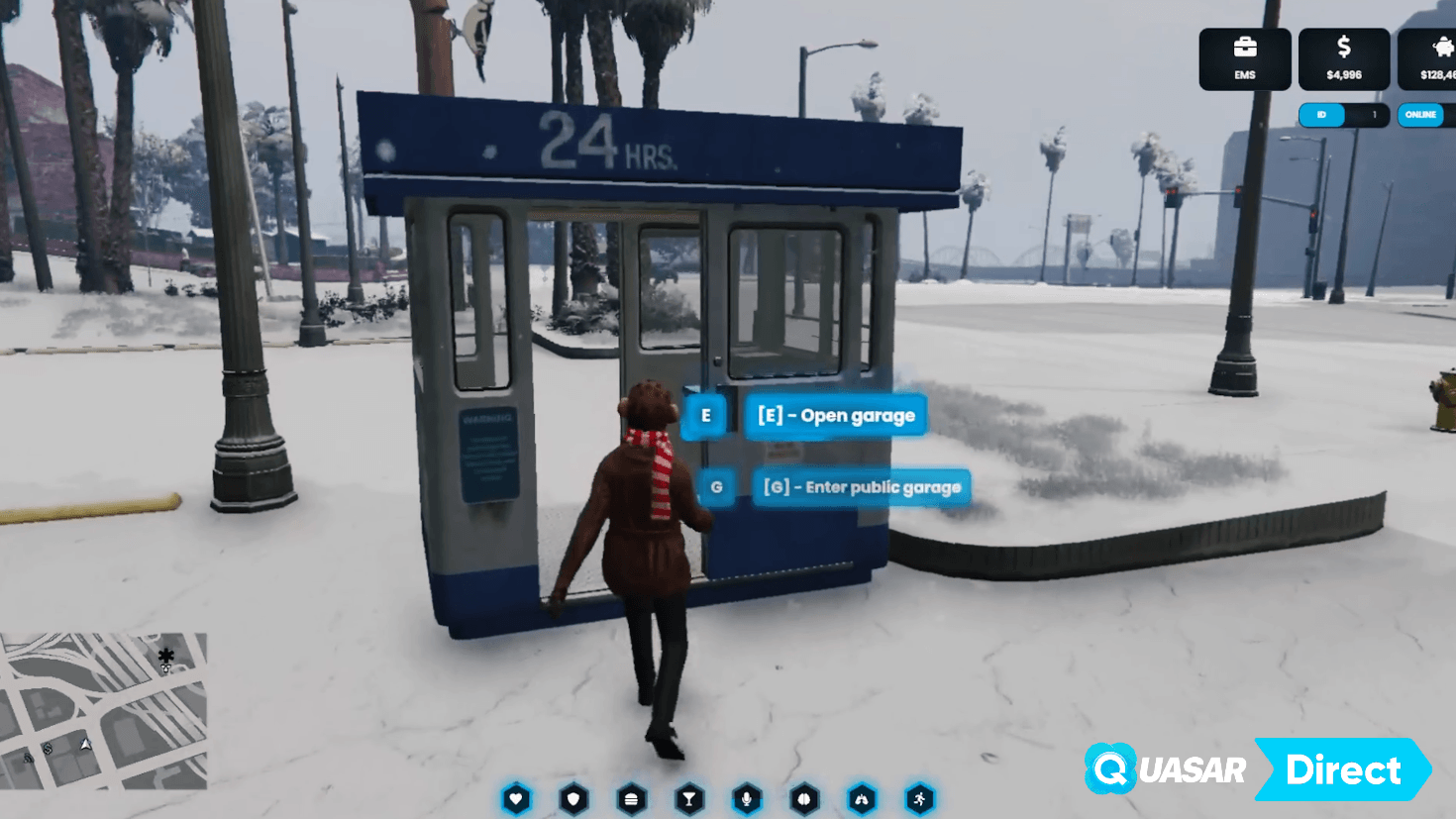Click the Quasar Direct logo overlay
1456x819 pixels.
(1256, 768)
